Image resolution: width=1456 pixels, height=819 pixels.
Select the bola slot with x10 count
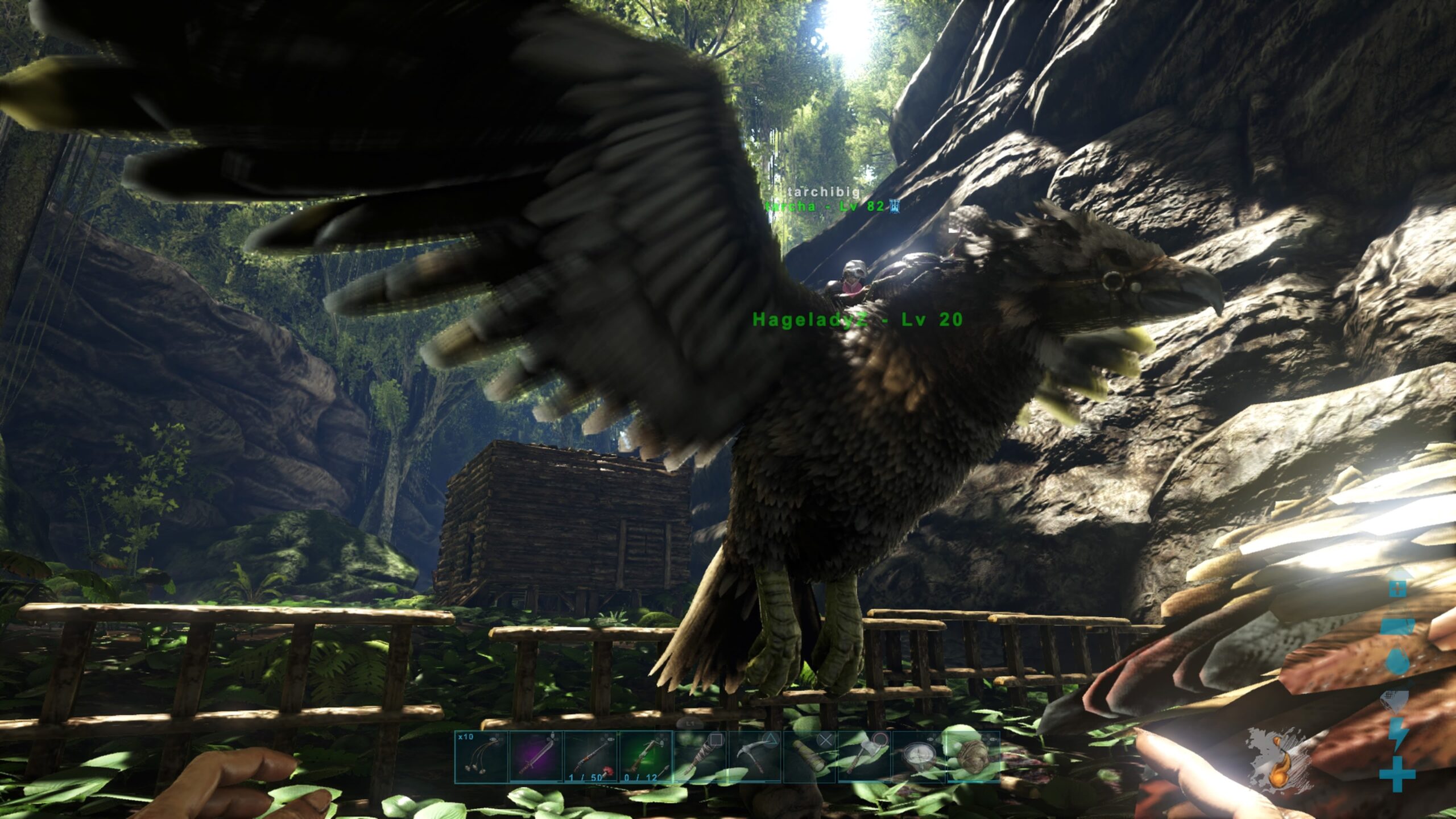point(481,757)
